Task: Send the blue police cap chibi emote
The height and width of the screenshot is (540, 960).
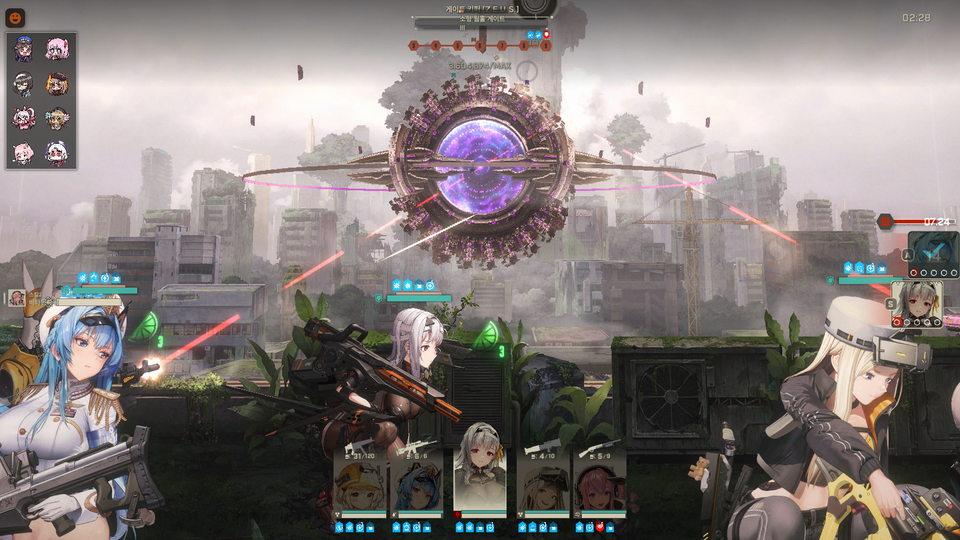Action: (x=24, y=49)
